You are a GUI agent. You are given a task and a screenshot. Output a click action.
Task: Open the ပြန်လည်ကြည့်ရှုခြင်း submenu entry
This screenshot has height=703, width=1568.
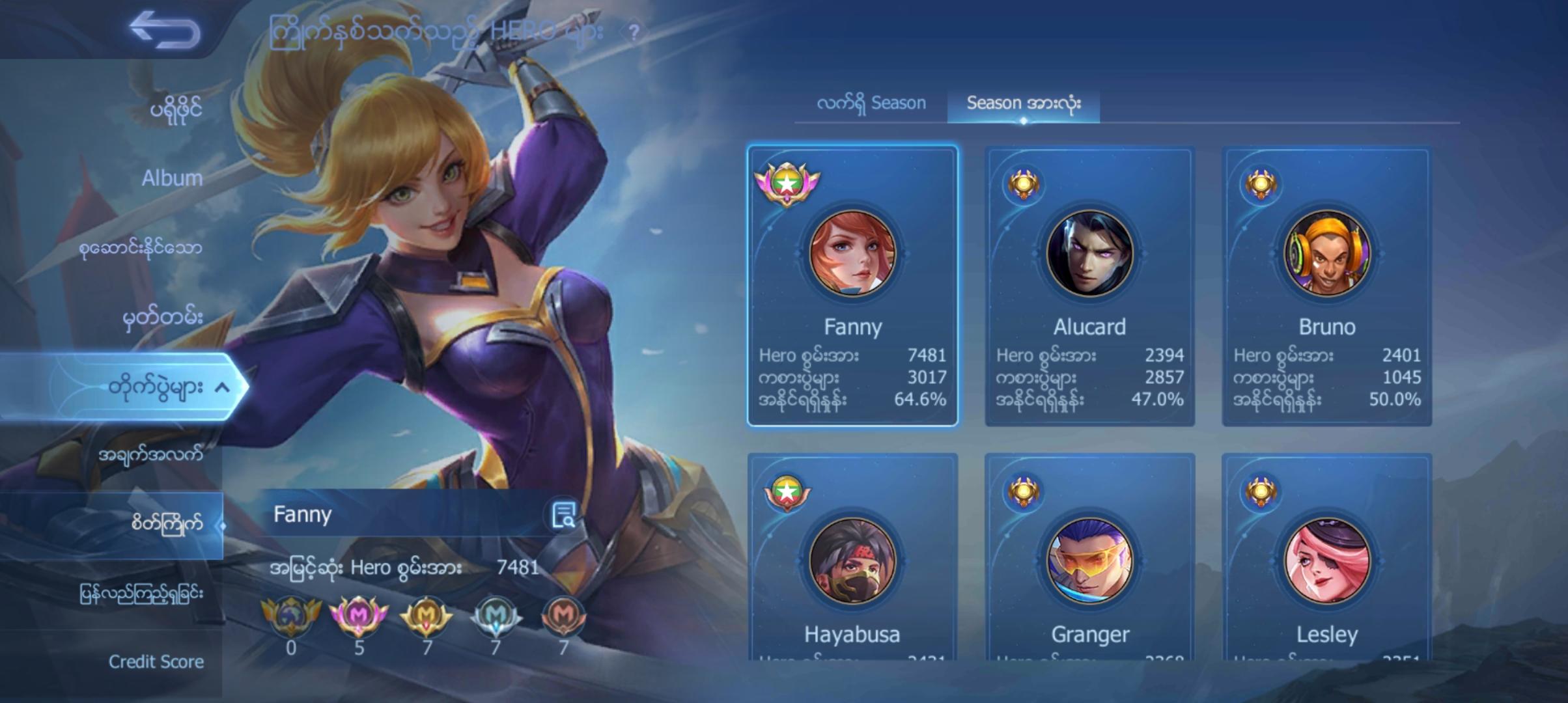pyautogui.click(x=141, y=594)
